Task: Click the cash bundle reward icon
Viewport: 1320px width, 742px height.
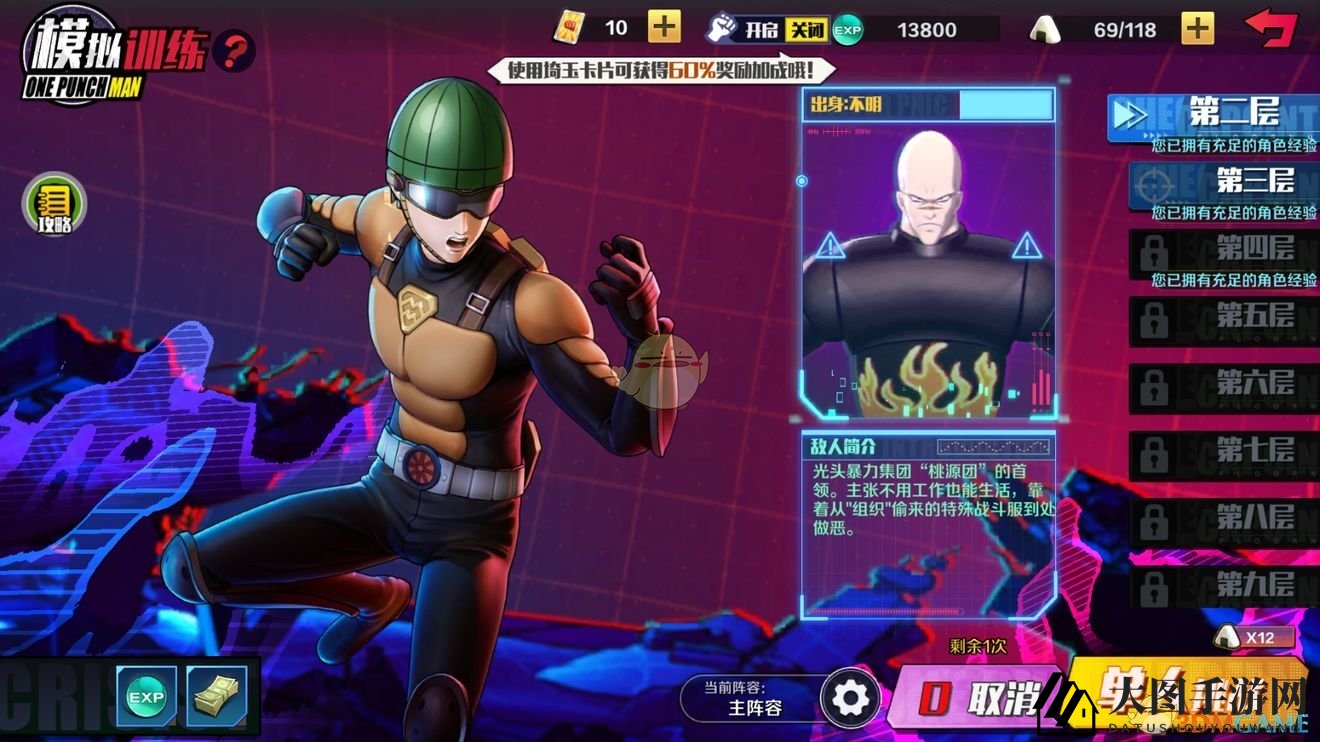Action: click(216, 695)
